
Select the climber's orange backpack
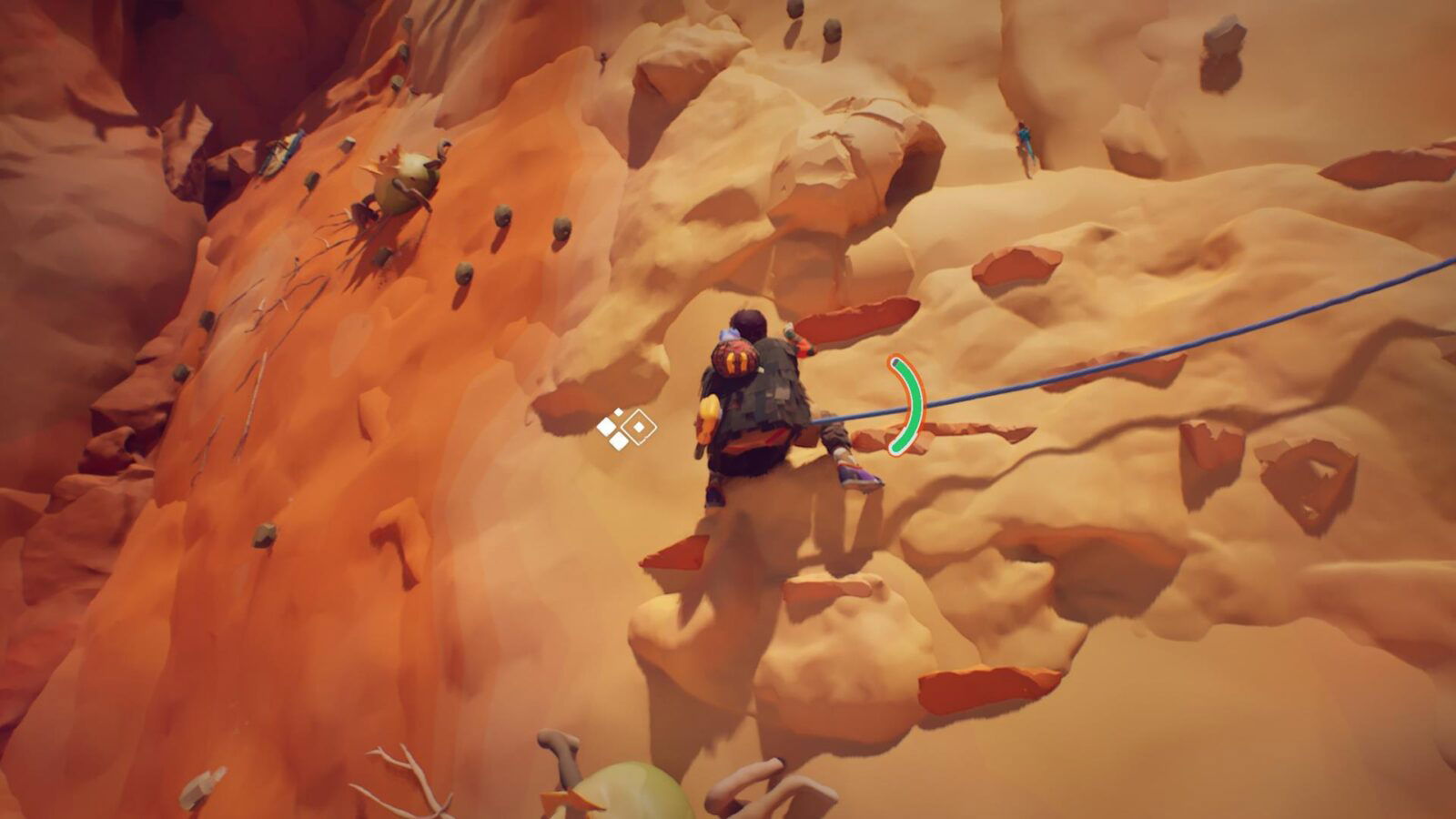pos(735,362)
